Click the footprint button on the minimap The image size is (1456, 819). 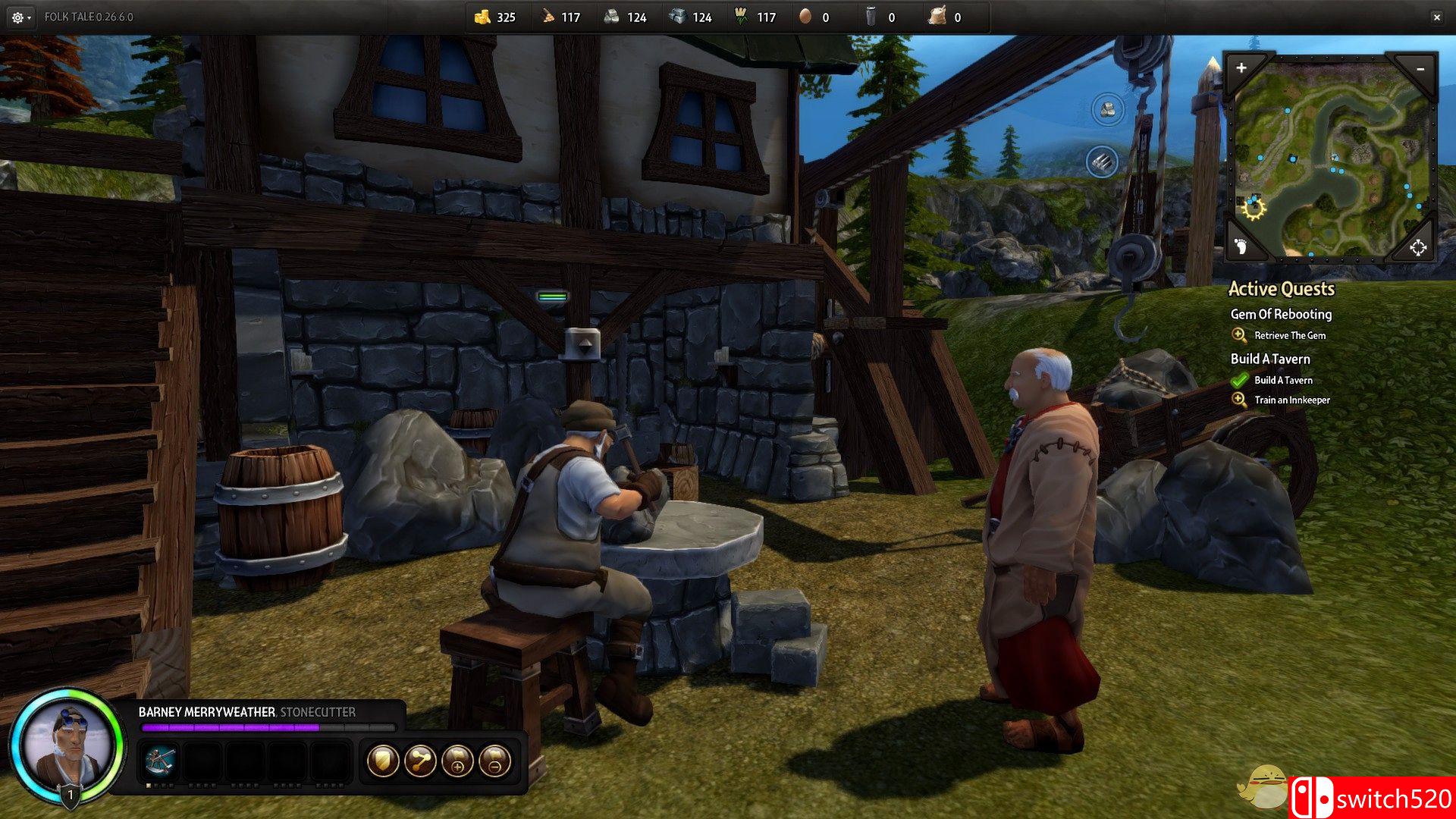[x=1241, y=246]
